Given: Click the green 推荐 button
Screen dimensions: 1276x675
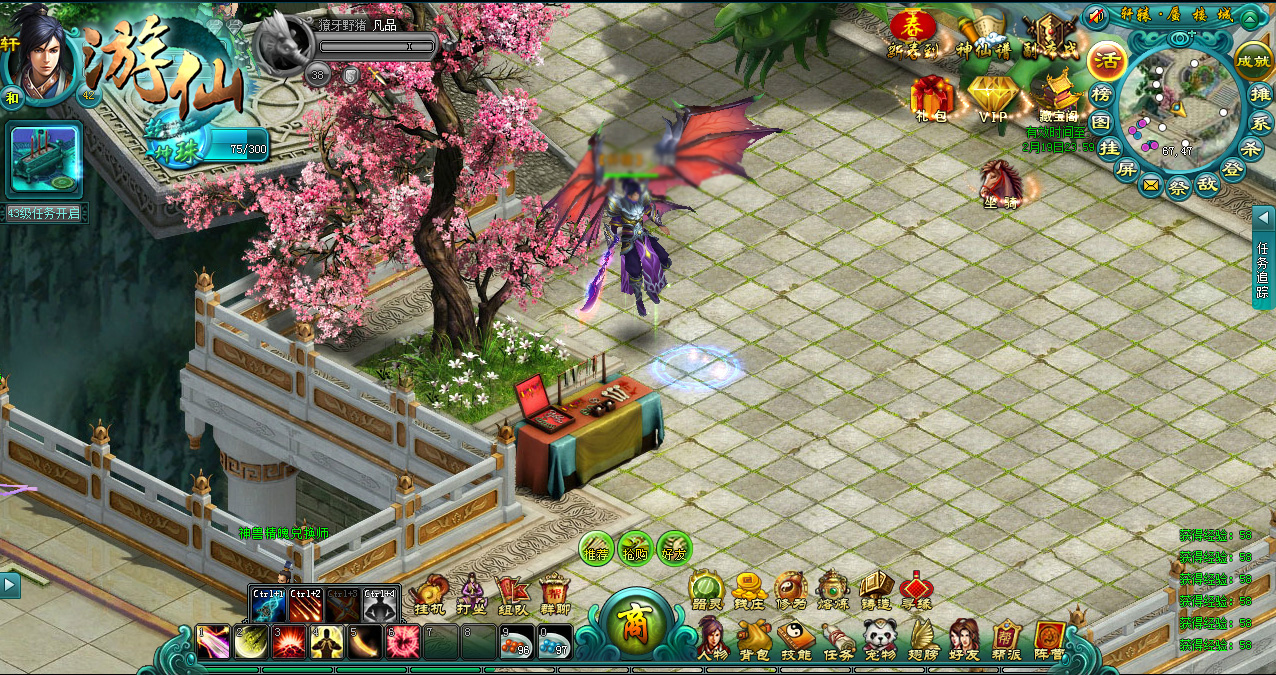Looking at the screenshot, I should click(597, 548).
